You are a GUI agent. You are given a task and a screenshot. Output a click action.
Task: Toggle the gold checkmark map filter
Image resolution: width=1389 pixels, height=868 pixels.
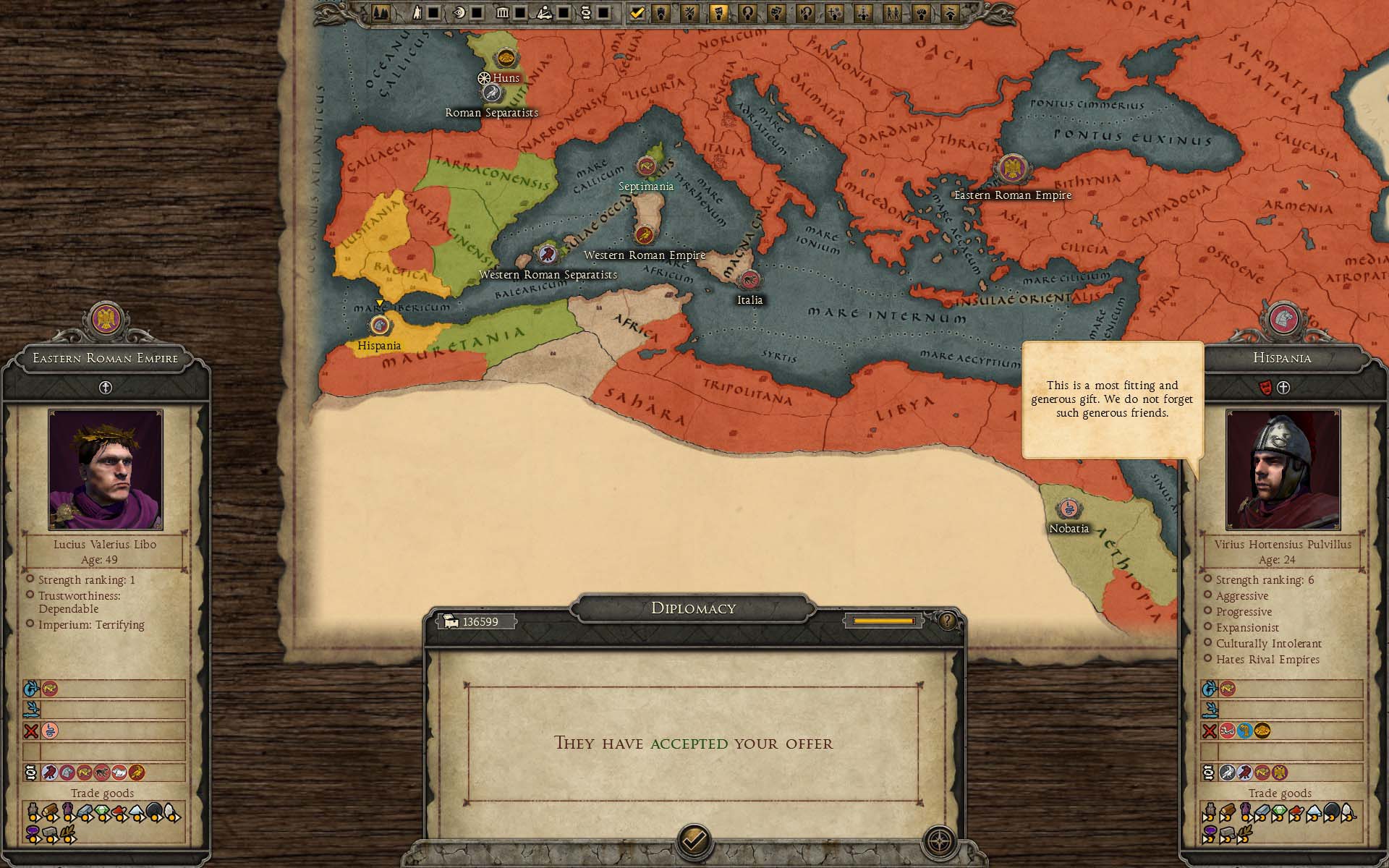tap(637, 12)
